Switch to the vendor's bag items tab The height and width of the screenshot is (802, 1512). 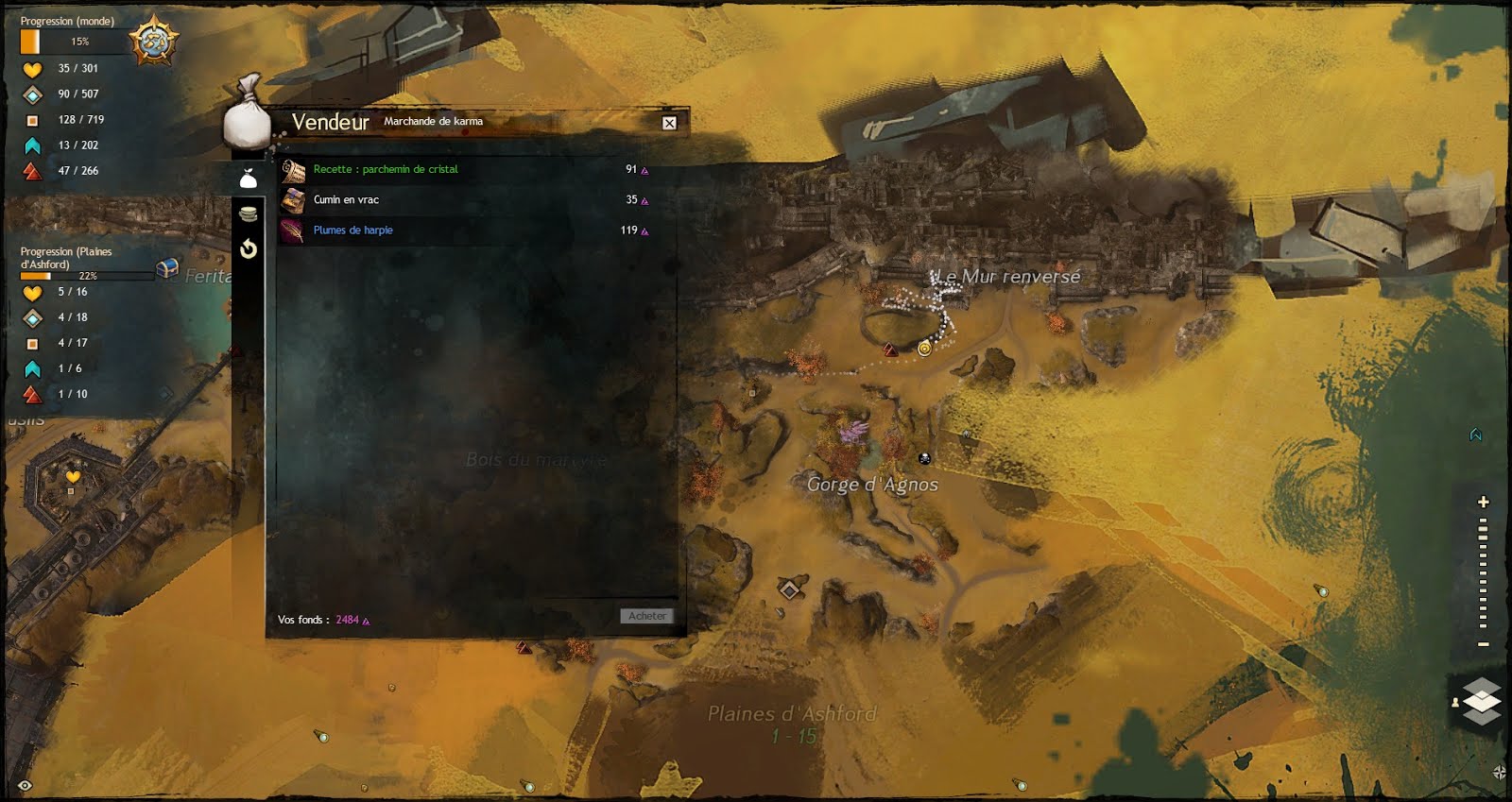pyautogui.click(x=249, y=176)
